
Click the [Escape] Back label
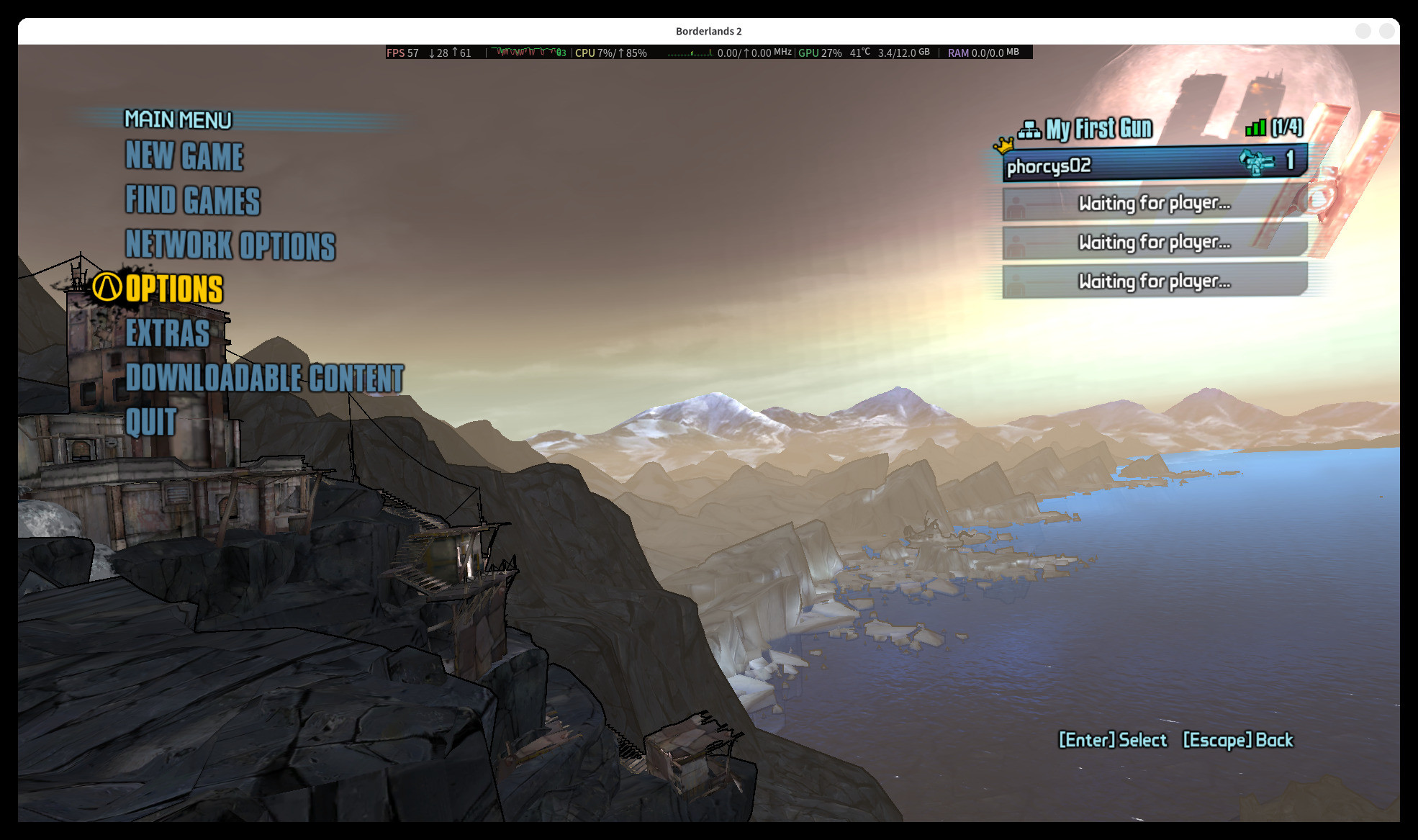coord(1238,740)
